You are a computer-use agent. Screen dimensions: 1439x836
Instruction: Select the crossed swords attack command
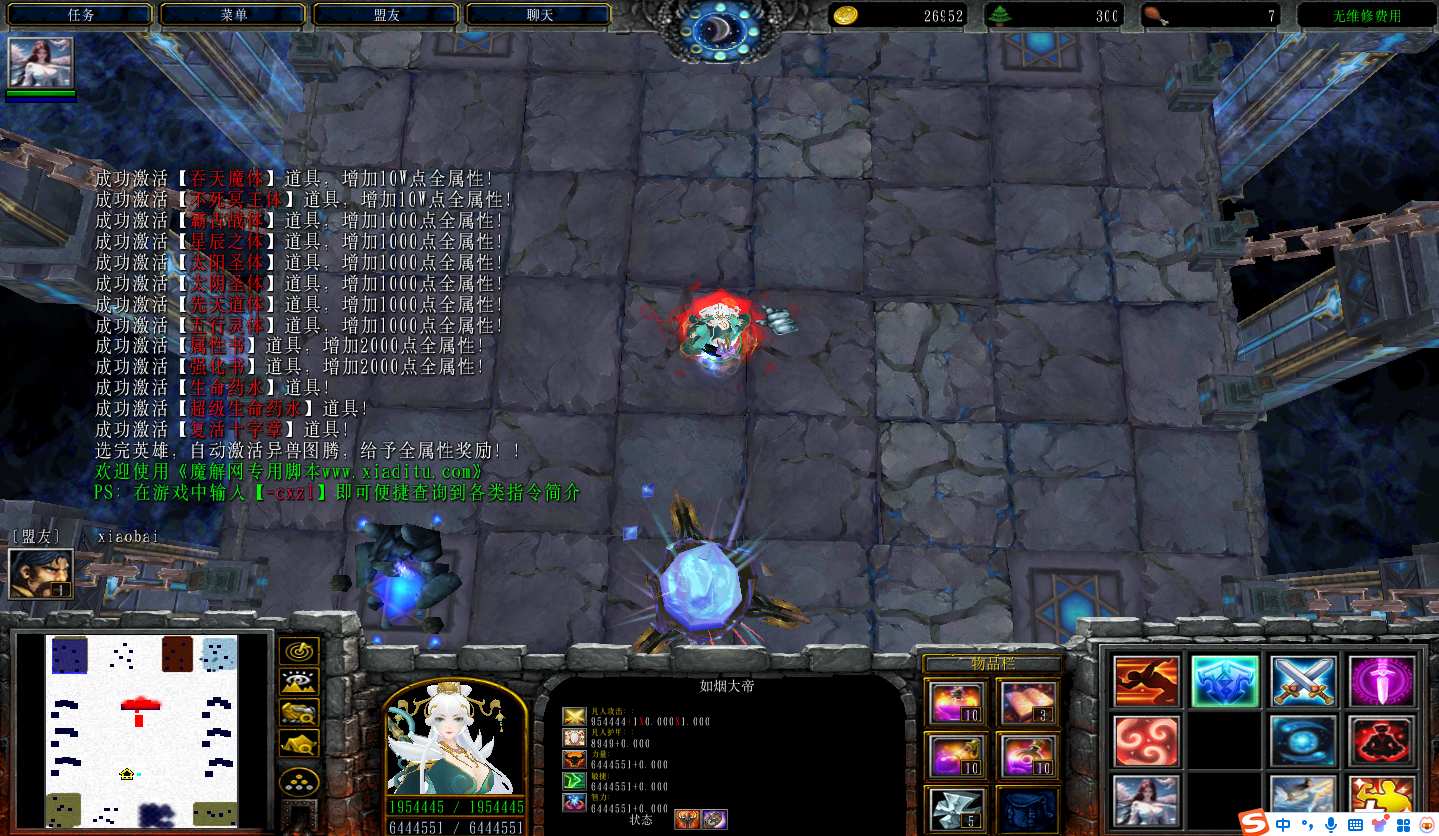pos(1303,681)
